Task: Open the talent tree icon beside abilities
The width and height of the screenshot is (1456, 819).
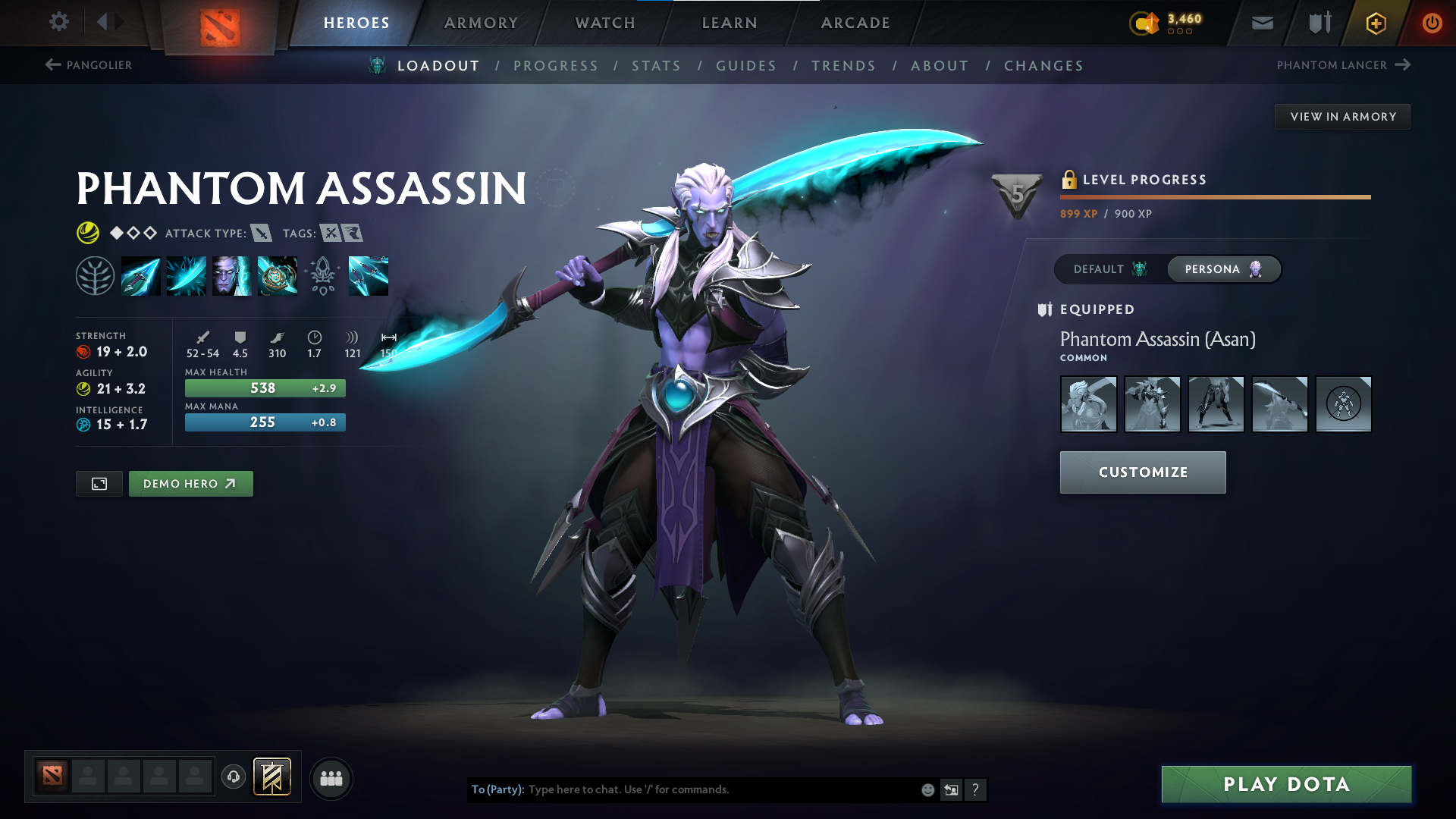Action: click(x=95, y=275)
